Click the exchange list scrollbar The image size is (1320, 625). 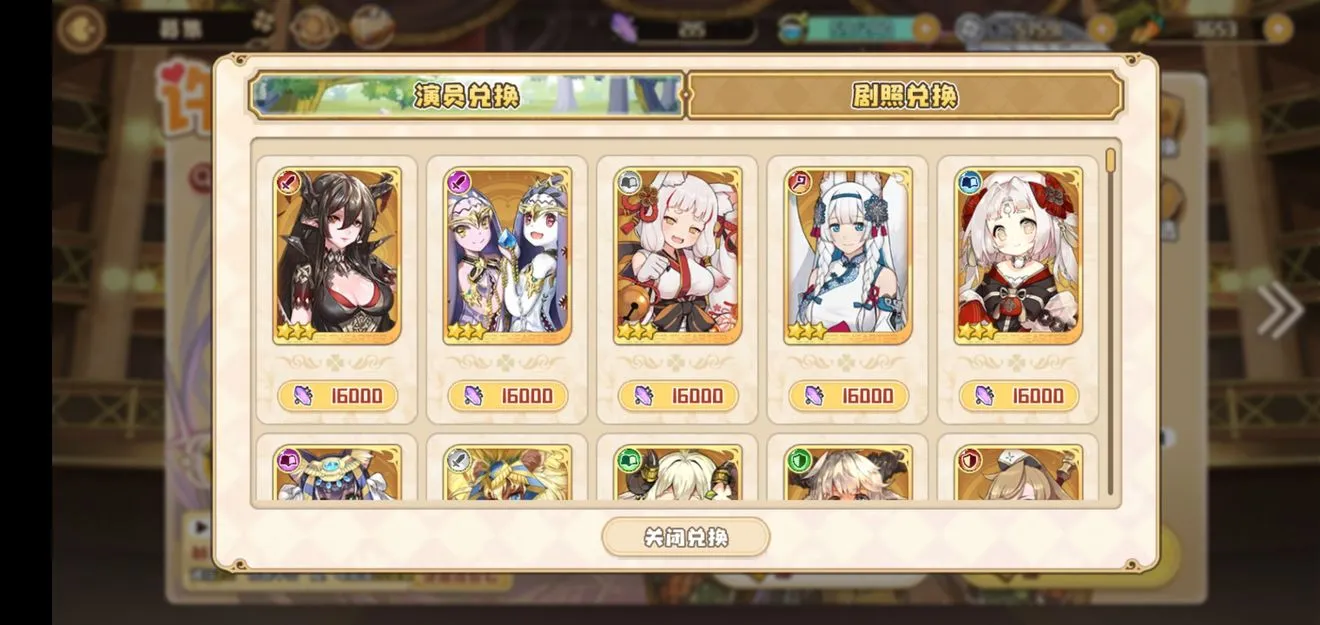tap(1110, 320)
